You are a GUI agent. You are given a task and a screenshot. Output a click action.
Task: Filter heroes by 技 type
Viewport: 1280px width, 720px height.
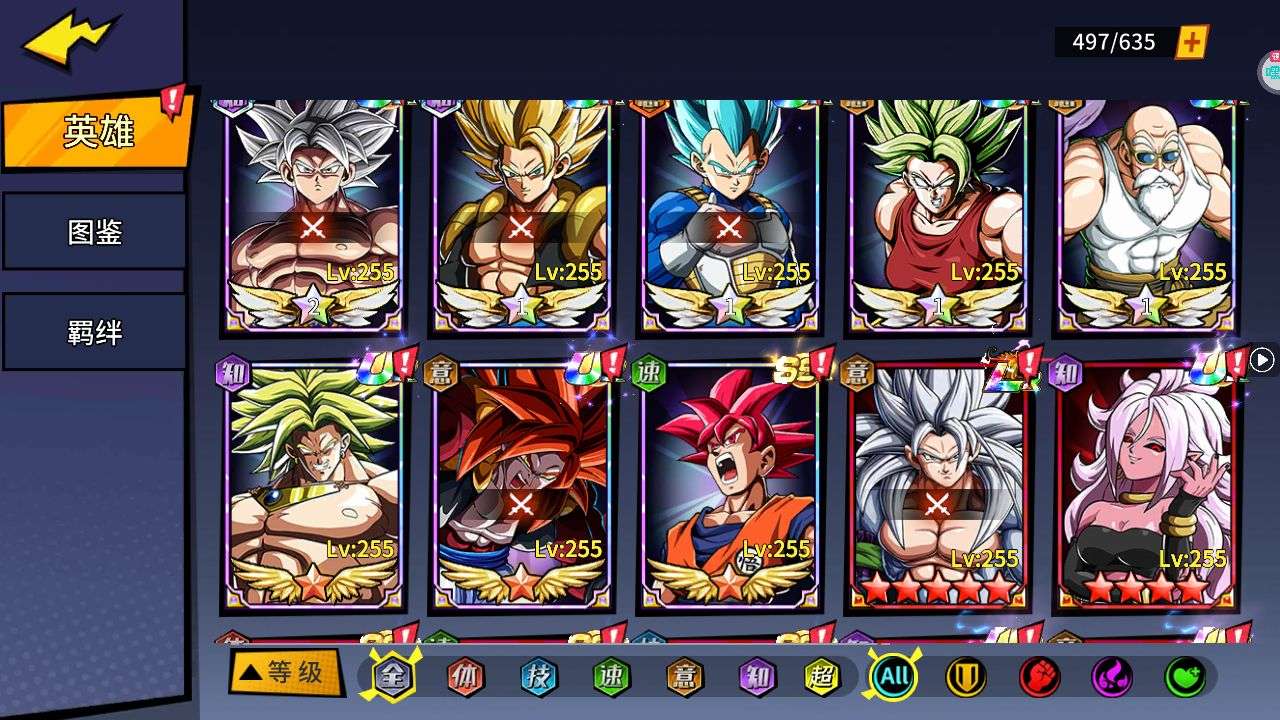[539, 677]
